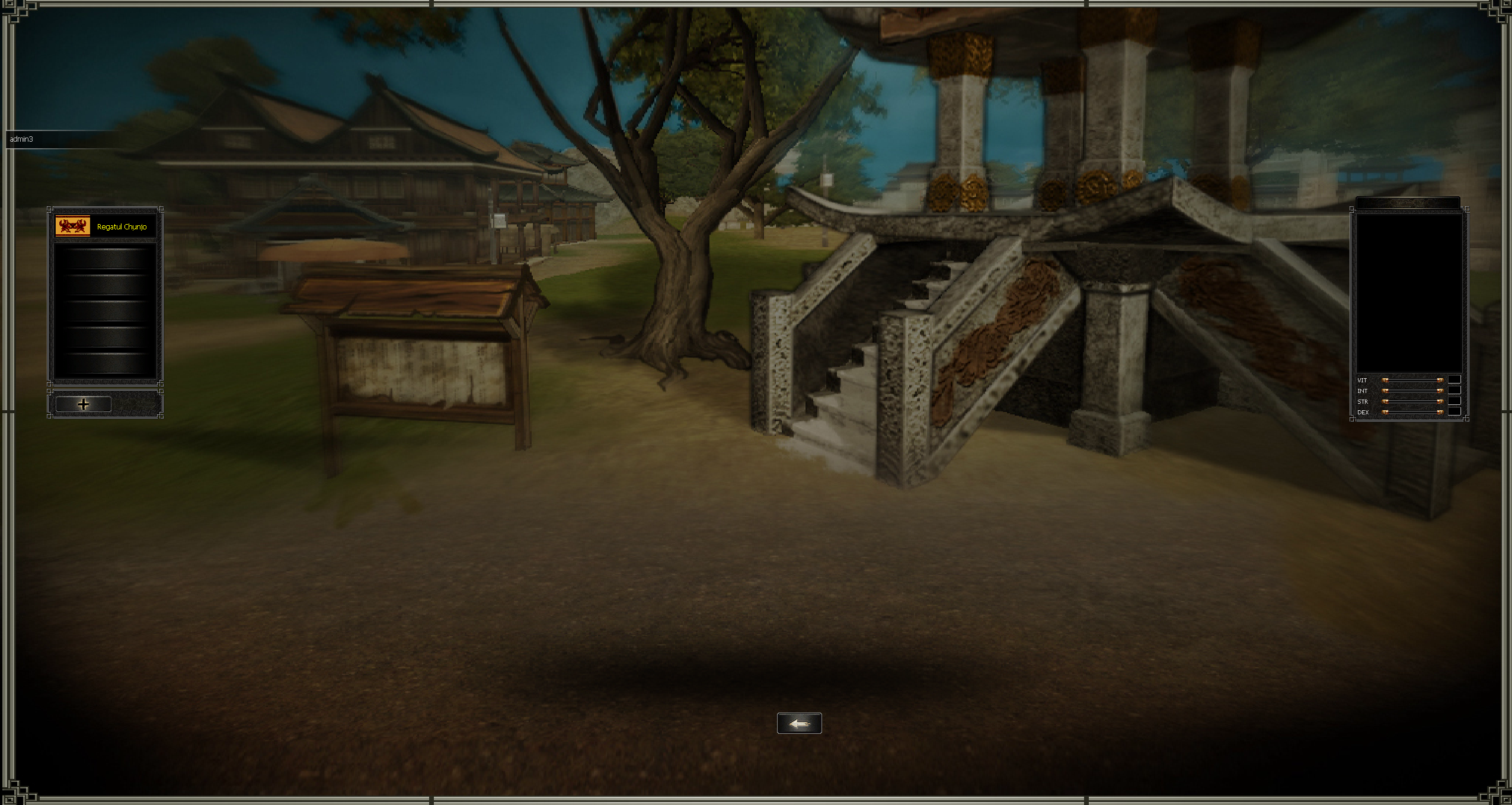Click the plus icon to create a new character
The image size is (1512, 805).
[x=84, y=404]
